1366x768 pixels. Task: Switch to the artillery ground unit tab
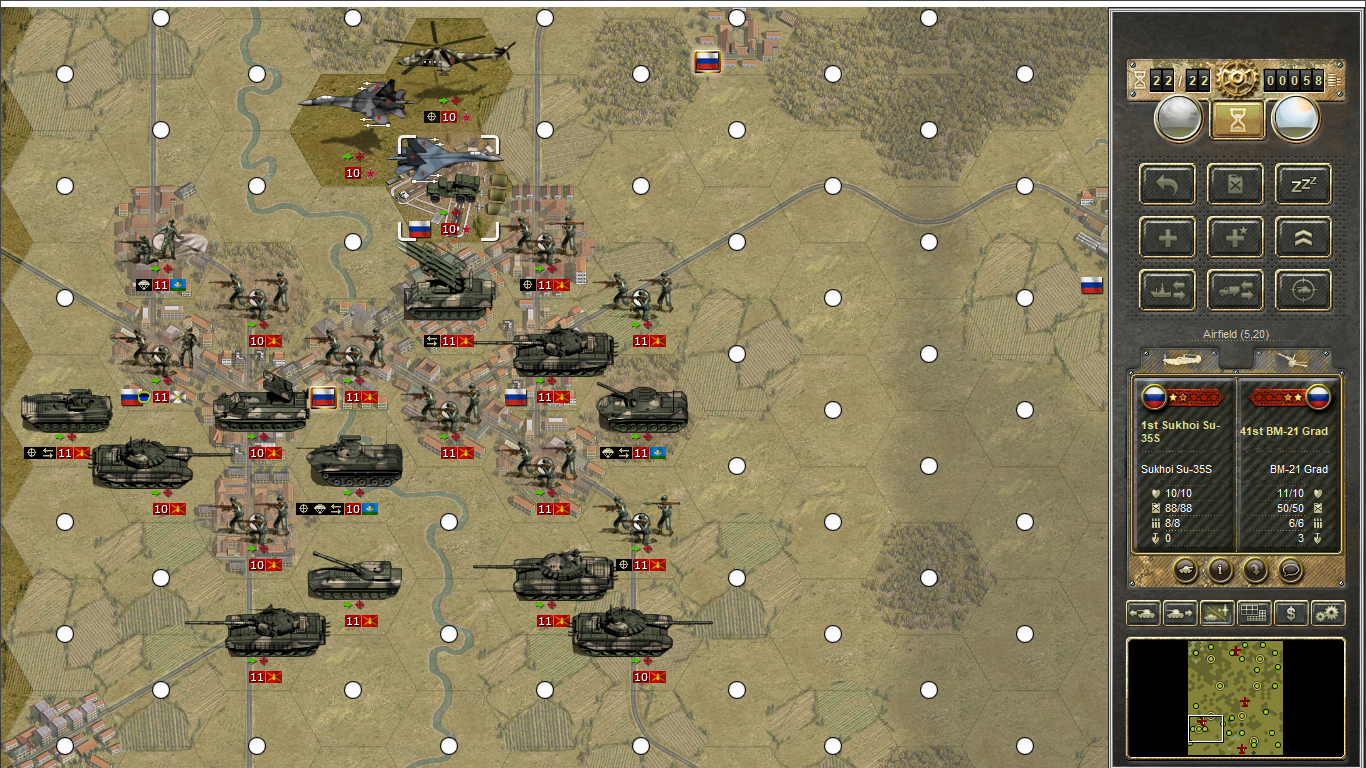1292,360
